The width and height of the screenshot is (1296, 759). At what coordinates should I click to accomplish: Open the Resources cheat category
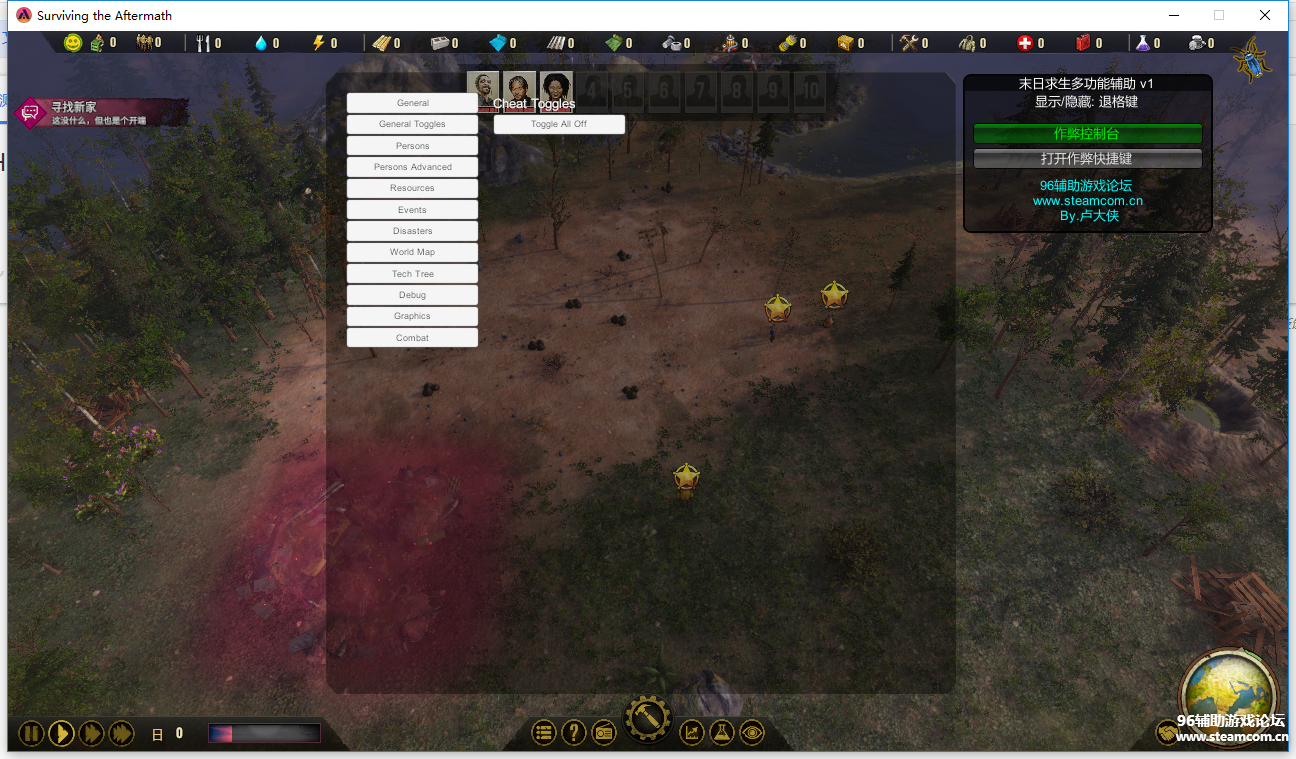(x=412, y=188)
